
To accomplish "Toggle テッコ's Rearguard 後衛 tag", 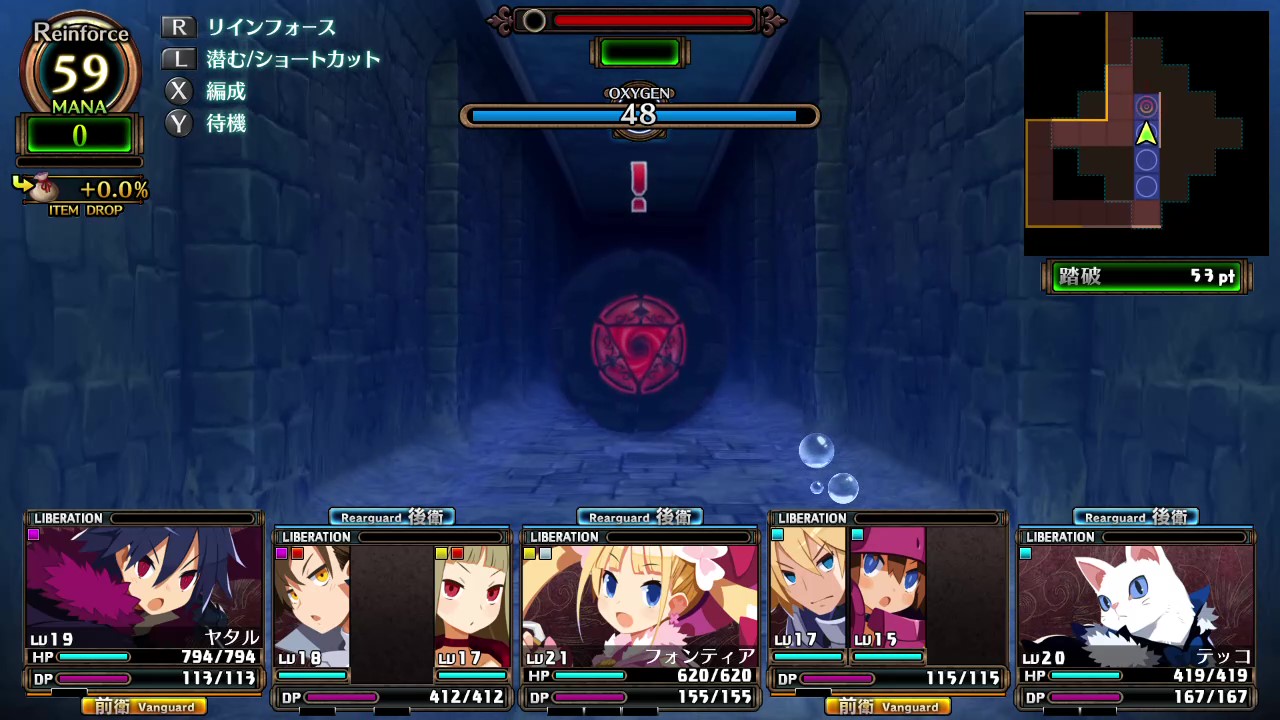I will tap(1135, 516).
